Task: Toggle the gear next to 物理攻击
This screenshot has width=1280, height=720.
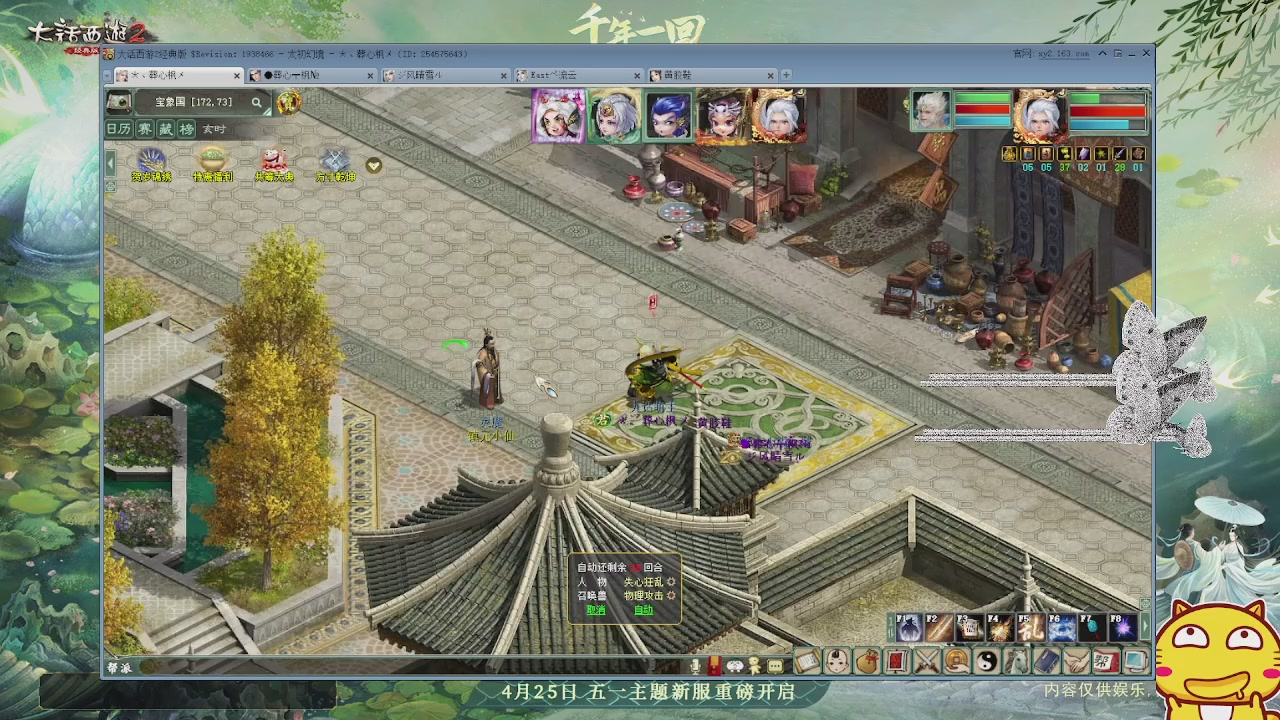Action: (x=671, y=596)
